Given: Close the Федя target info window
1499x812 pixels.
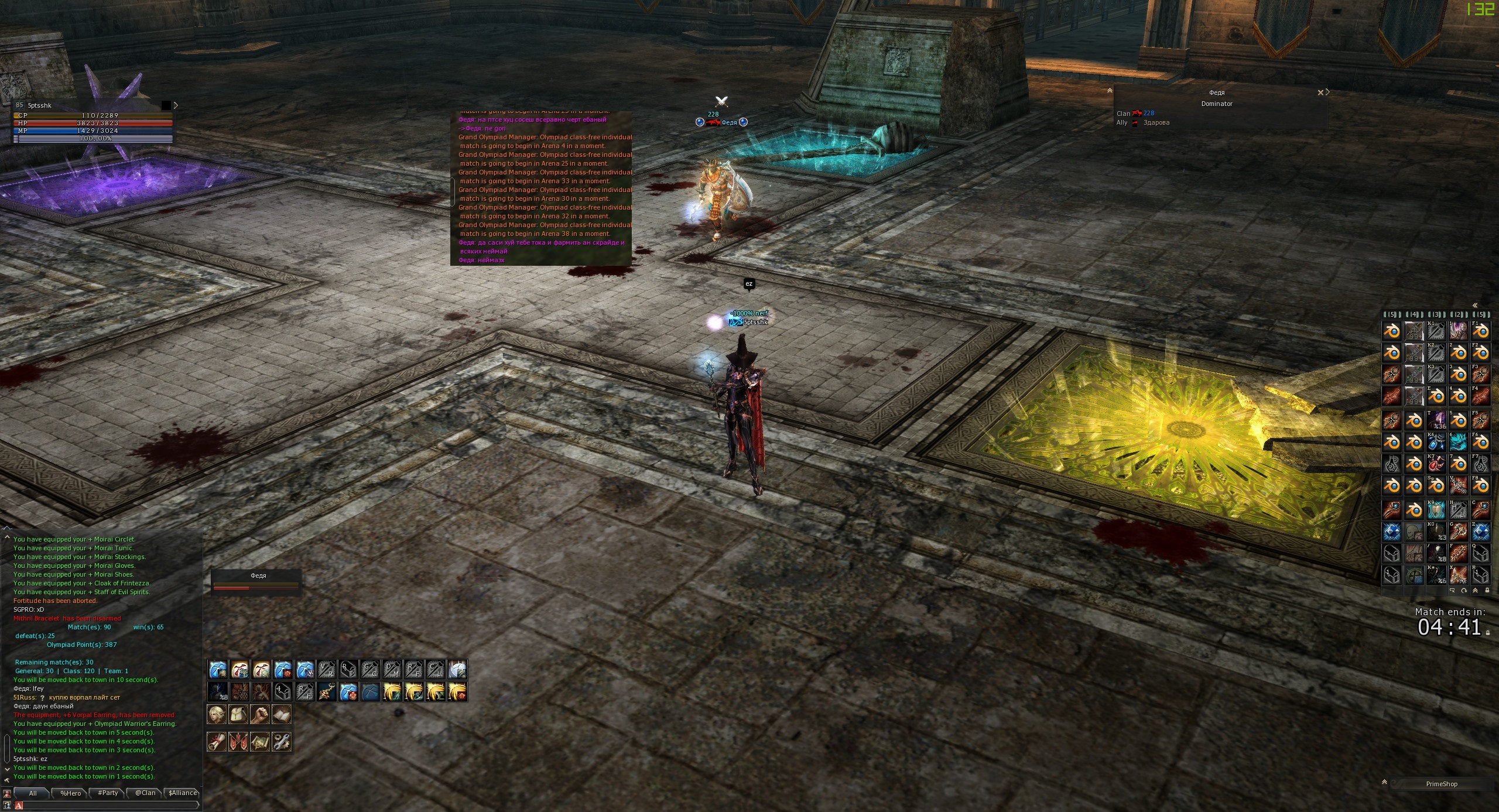Looking at the screenshot, I should click(1320, 92).
